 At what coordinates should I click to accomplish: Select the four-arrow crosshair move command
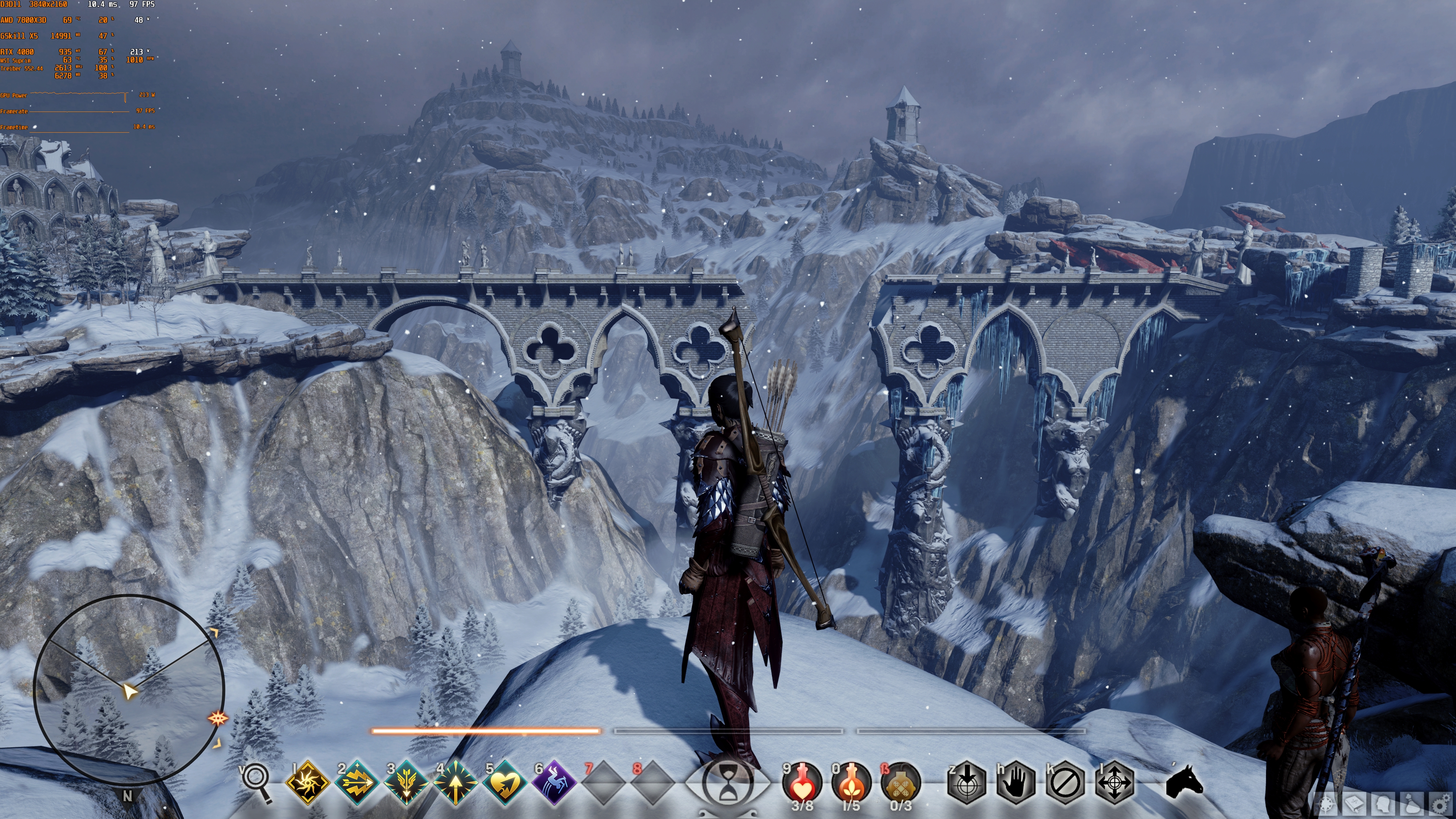point(1115,783)
